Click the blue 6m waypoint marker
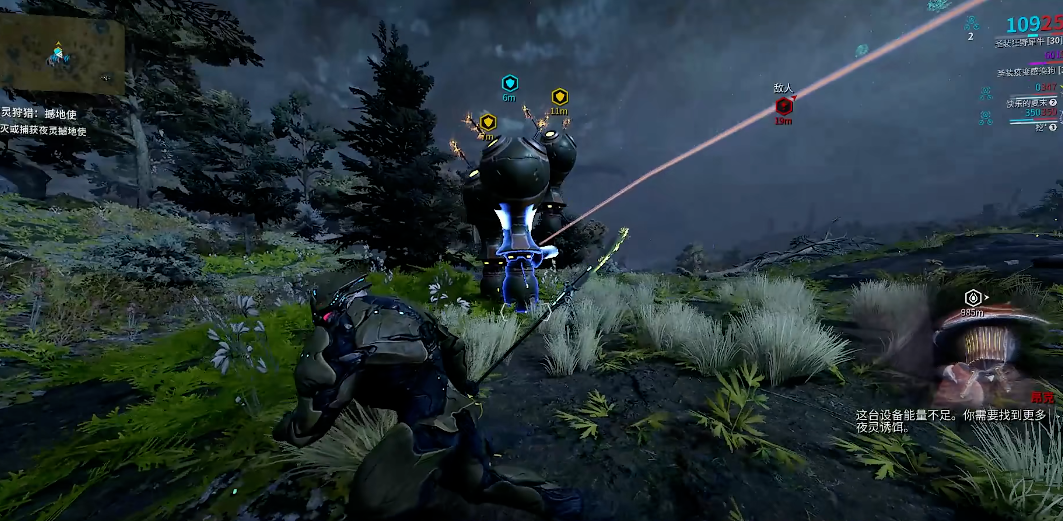 click(509, 83)
